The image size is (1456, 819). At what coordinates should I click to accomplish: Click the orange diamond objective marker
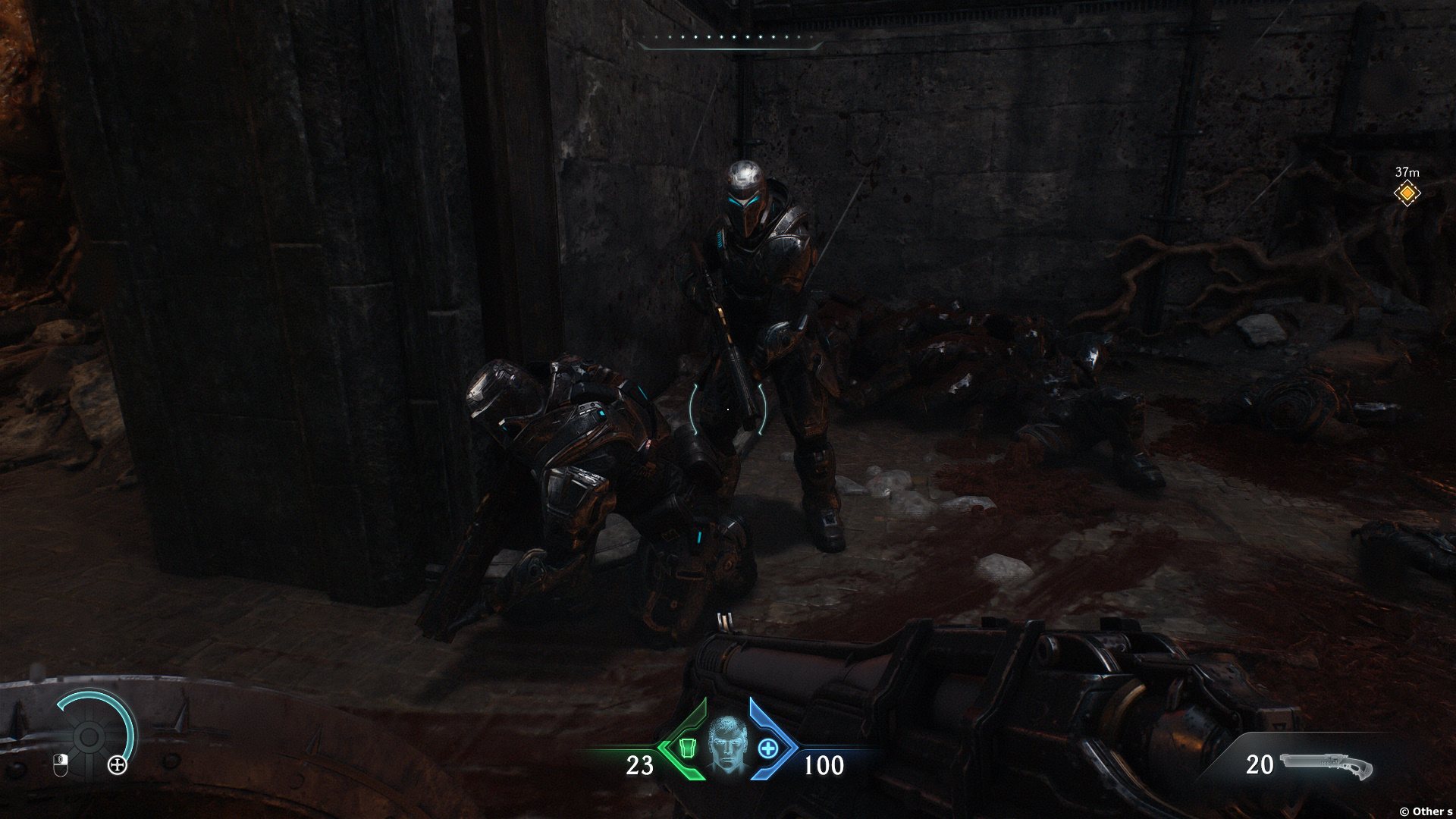pyautogui.click(x=1407, y=193)
